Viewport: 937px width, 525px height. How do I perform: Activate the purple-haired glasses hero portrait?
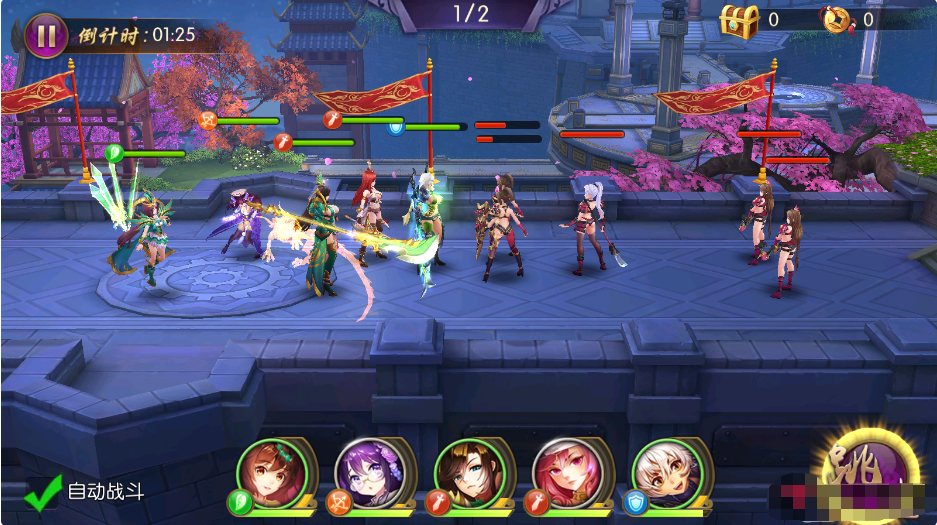tap(369, 472)
